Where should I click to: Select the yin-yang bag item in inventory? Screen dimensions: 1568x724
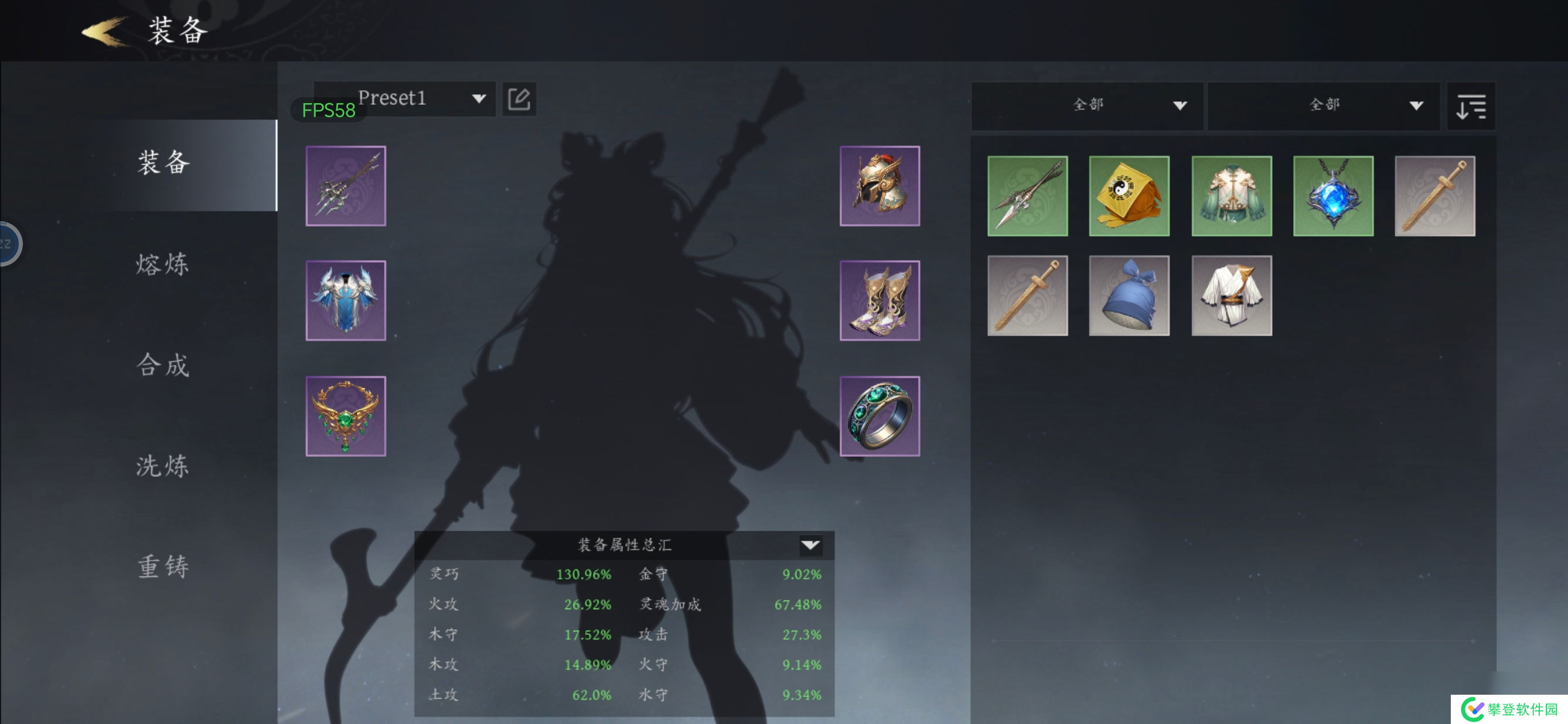(1130, 195)
